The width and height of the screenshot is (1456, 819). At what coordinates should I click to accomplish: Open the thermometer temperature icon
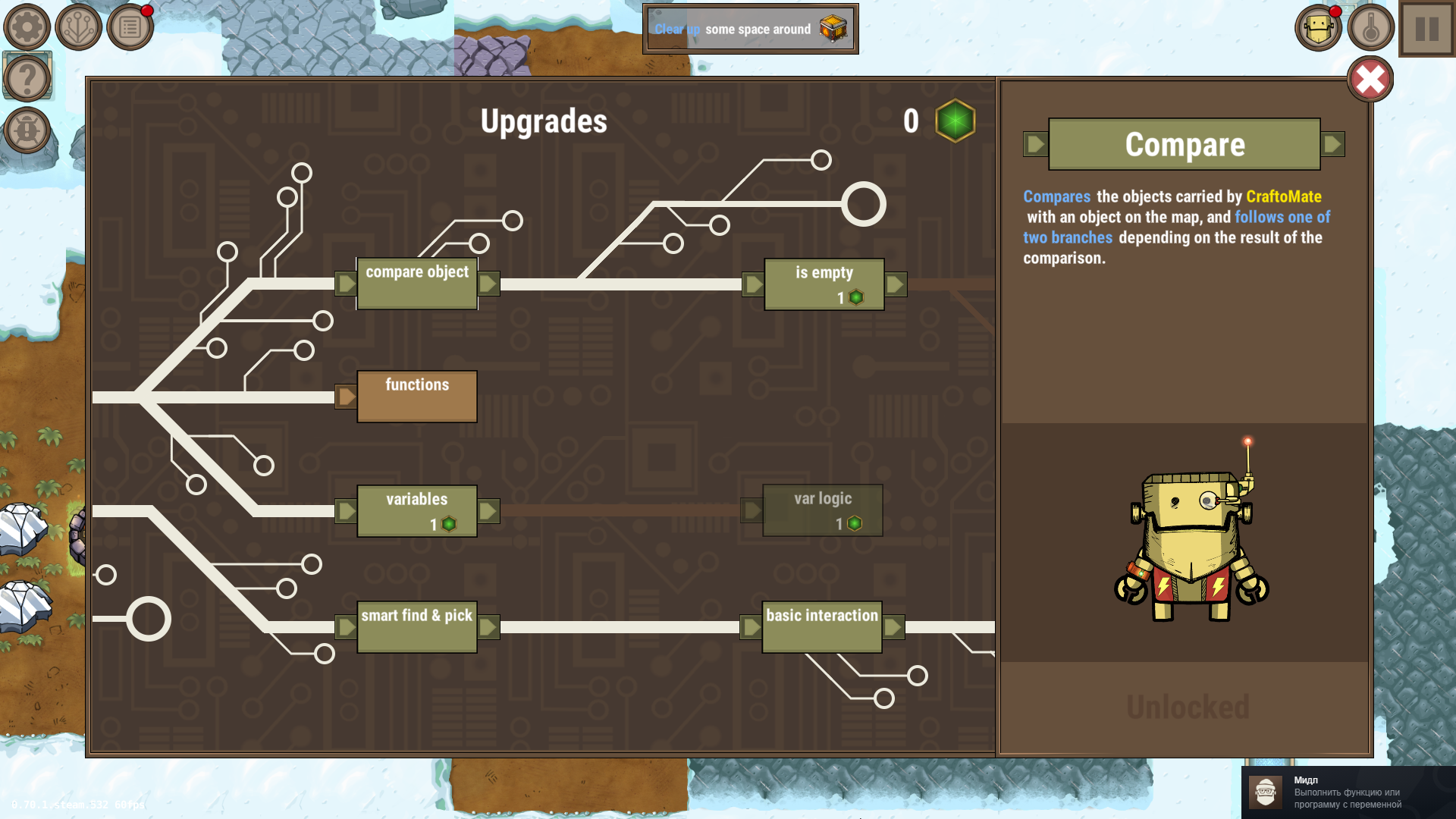click(x=1373, y=27)
